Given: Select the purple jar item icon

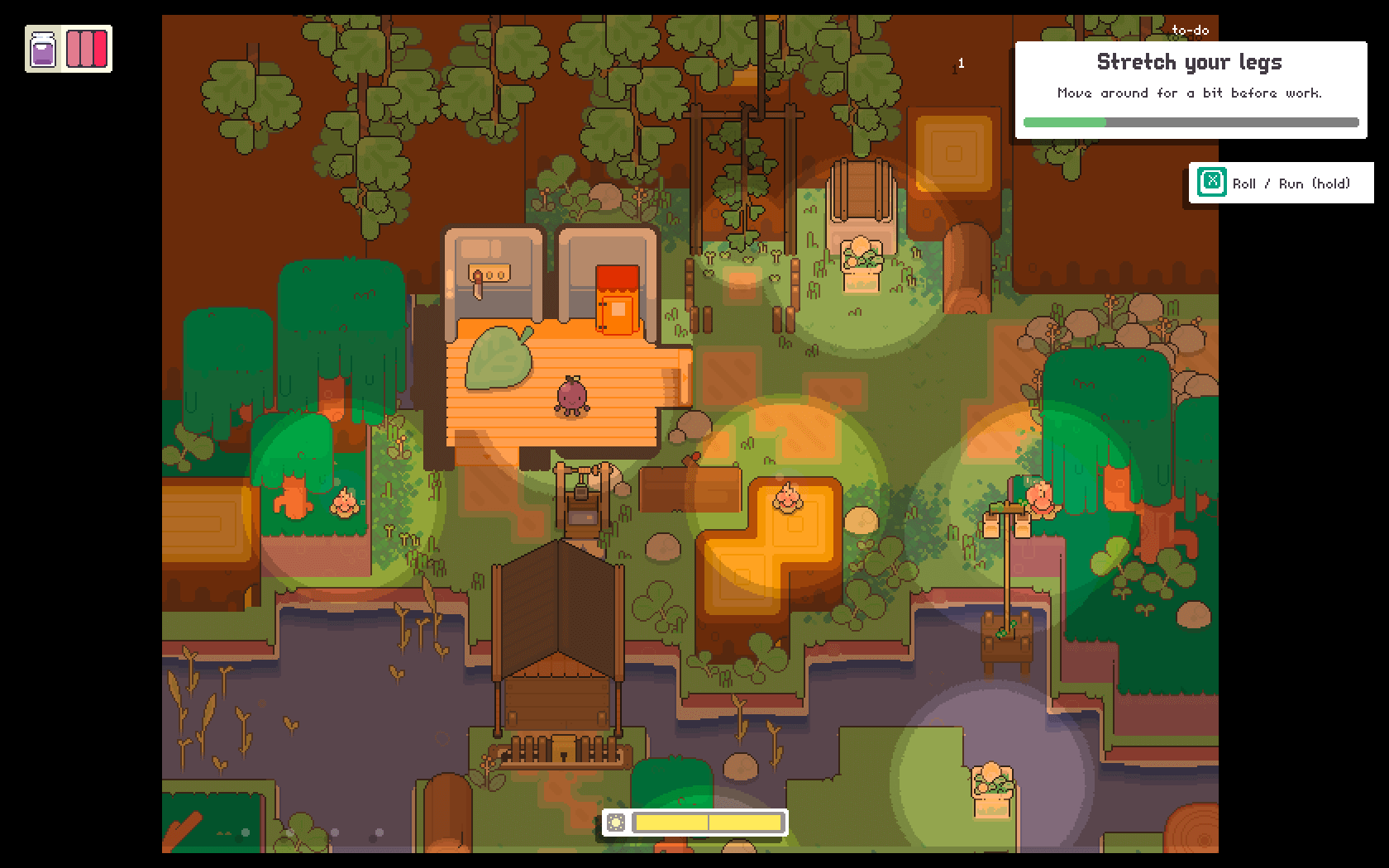Looking at the screenshot, I should [43, 50].
